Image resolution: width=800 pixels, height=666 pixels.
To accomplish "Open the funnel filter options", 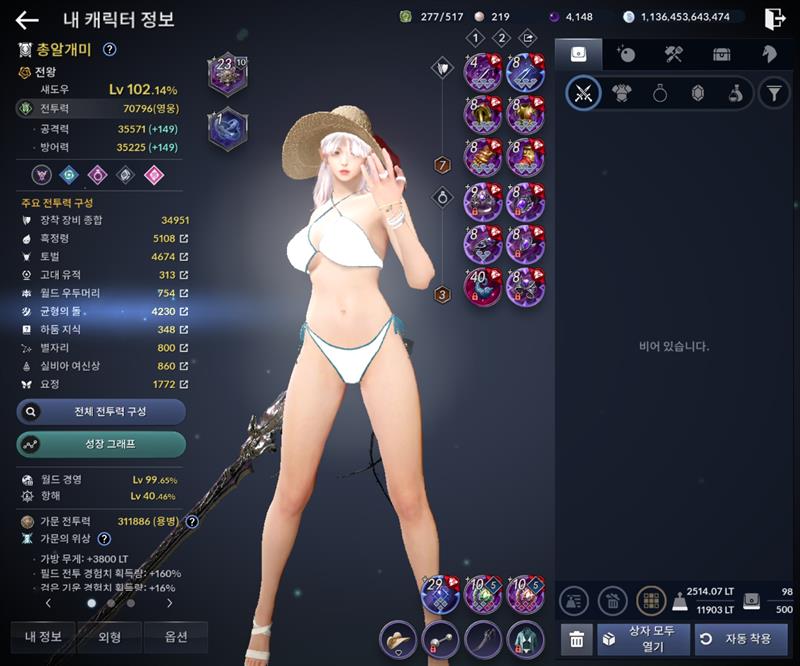I will [x=773, y=94].
